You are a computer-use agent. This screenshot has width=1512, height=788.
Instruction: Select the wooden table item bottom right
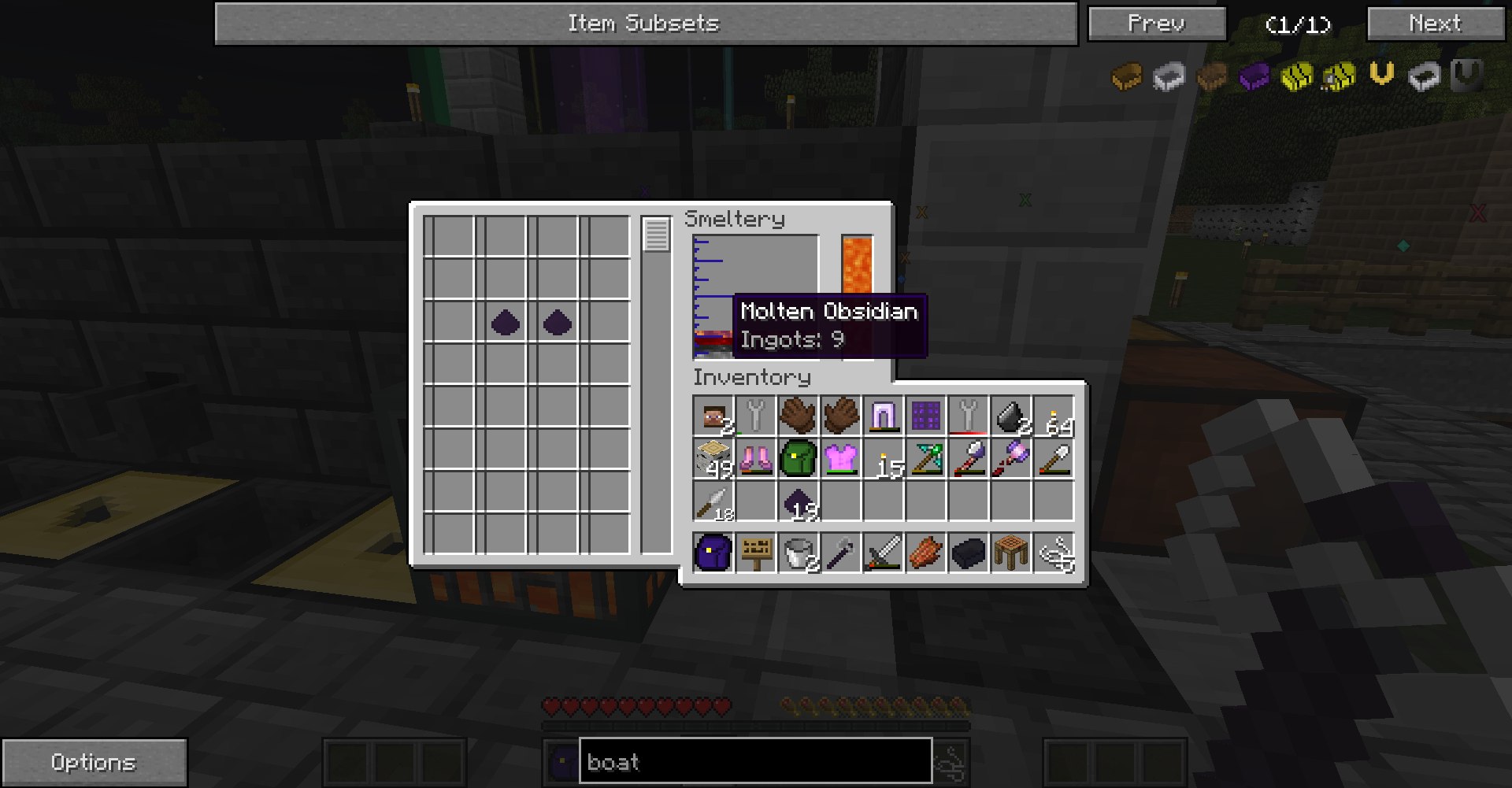pyautogui.click(x=1010, y=551)
